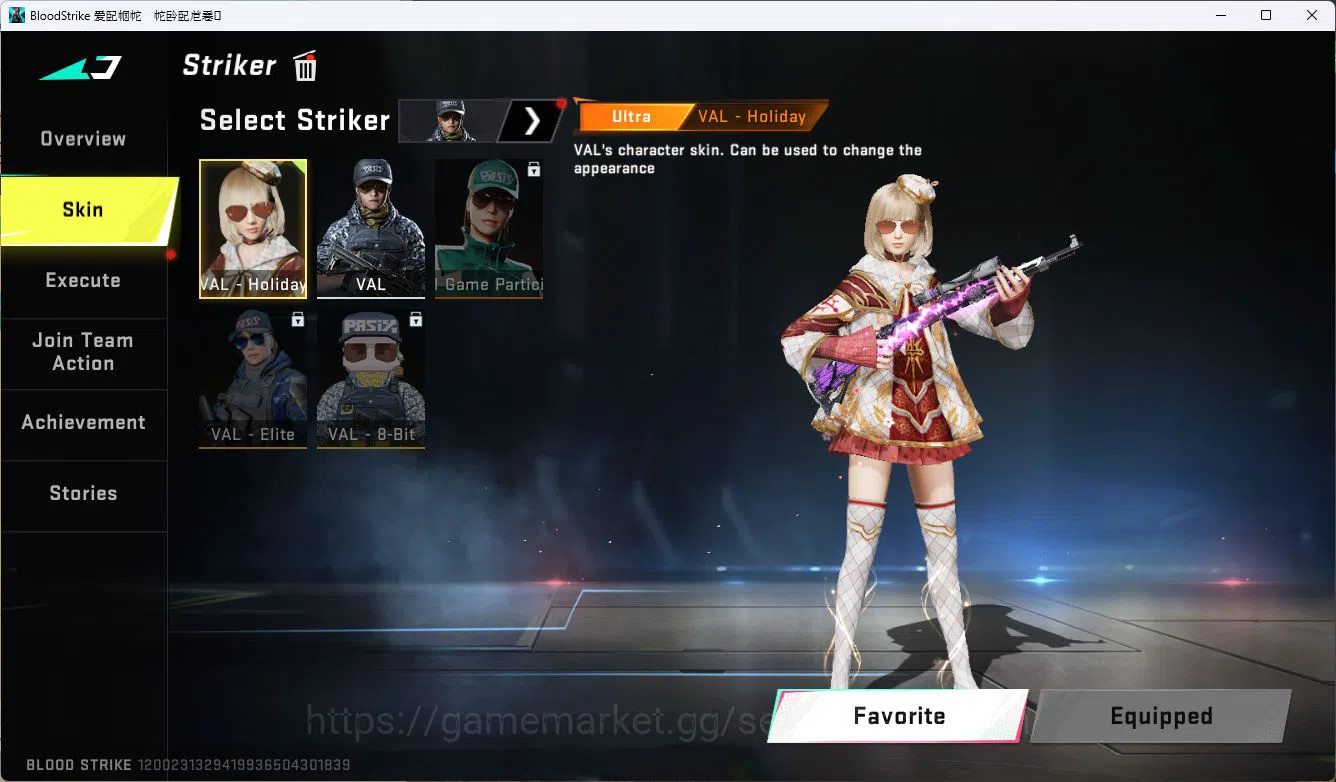The height and width of the screenshot is (782, 1336).
Task: Click the BloodStrike logo in the sidebar
Action: coord(80,68)
